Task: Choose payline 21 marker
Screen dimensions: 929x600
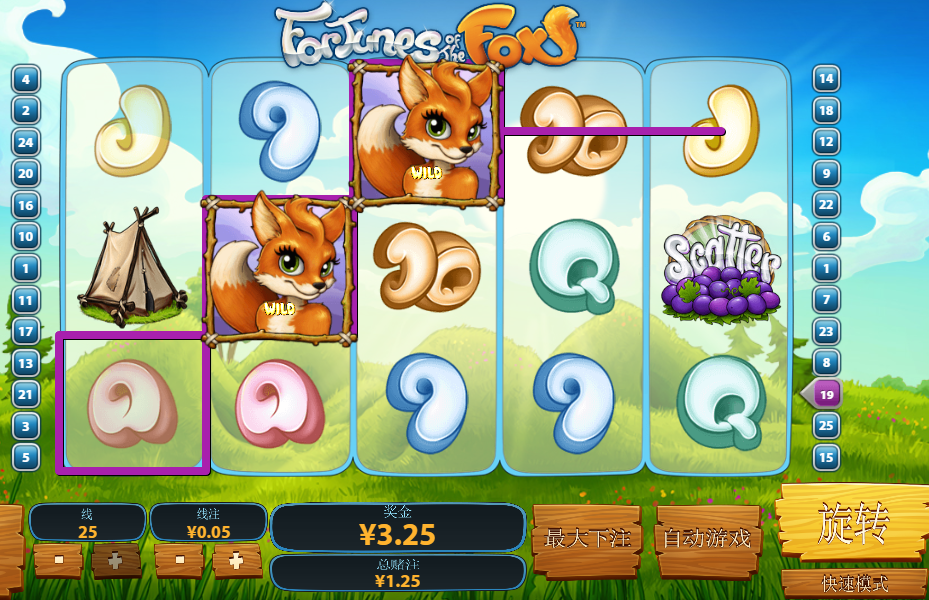Action: tap(25, 394)
